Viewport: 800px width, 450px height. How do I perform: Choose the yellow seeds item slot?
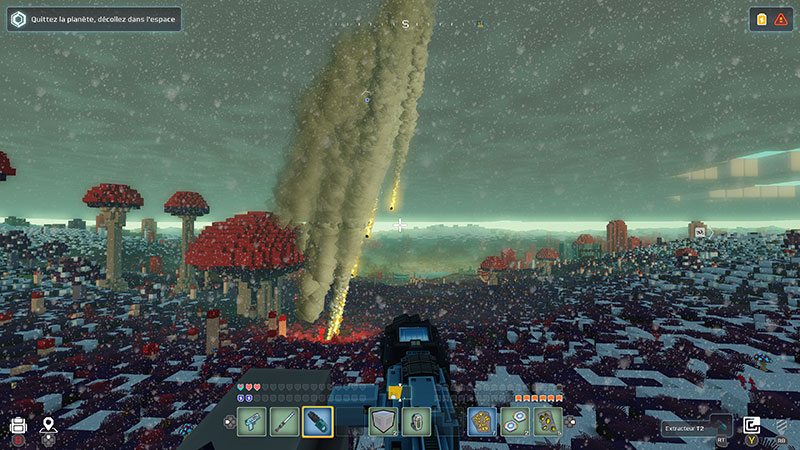coord(547,422)
